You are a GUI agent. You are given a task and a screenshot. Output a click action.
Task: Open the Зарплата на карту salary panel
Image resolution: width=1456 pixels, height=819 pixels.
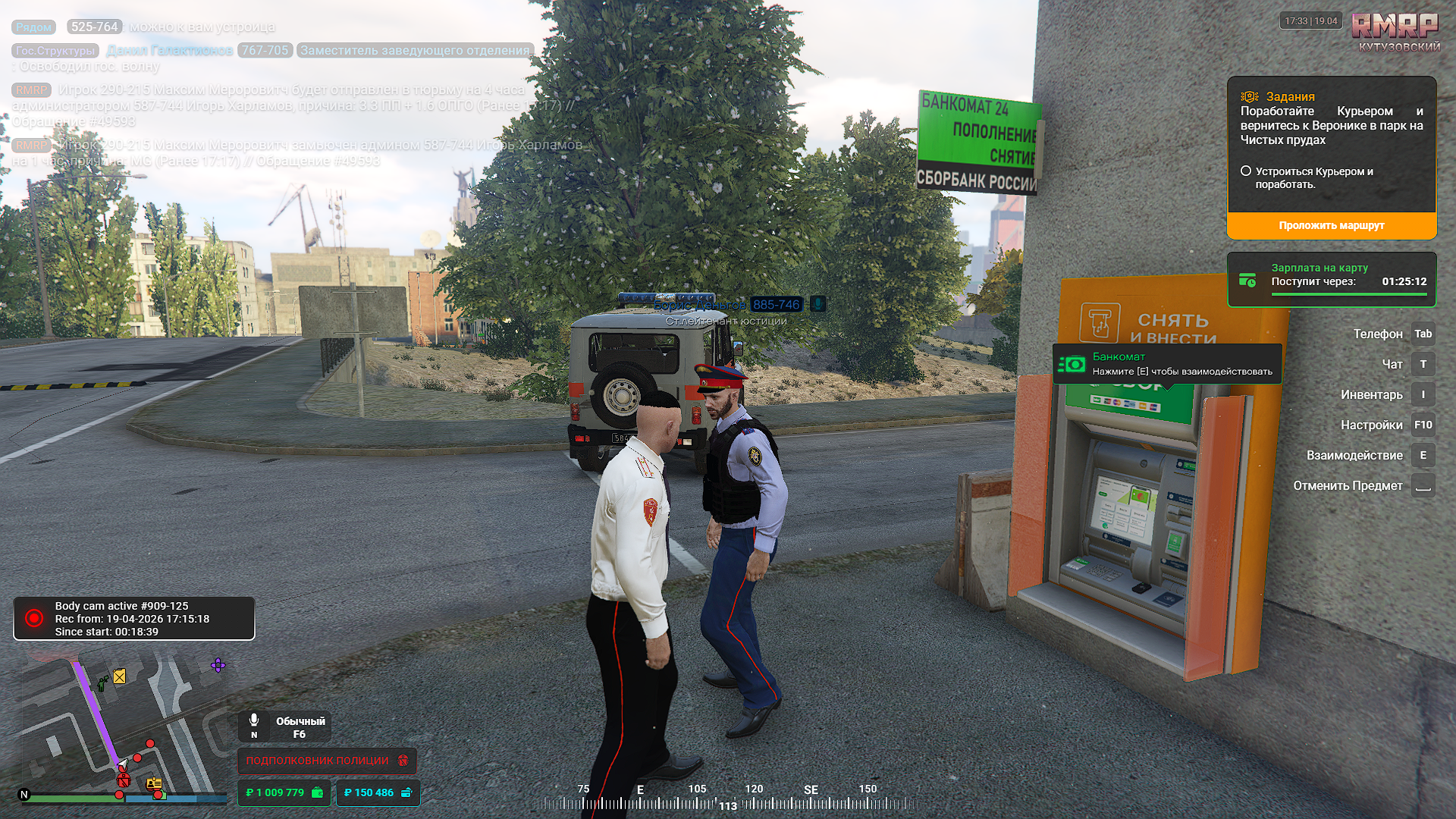tap(1331, 280)
